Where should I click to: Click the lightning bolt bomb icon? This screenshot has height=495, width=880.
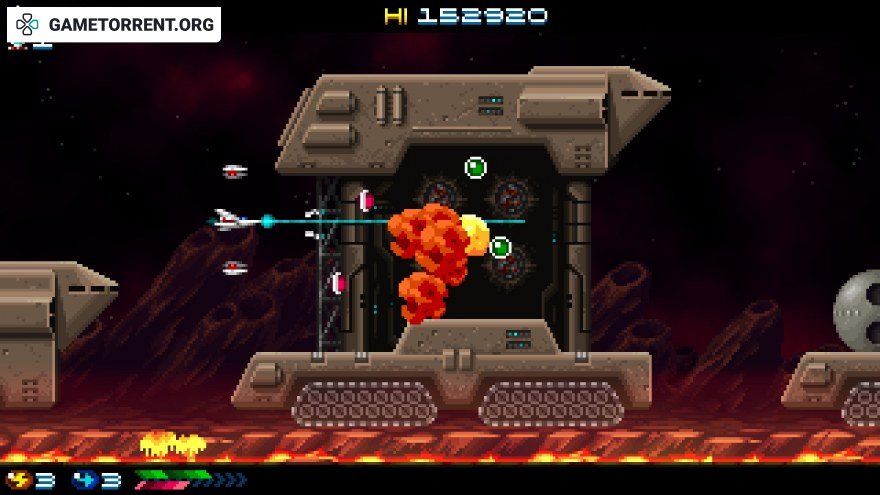click(20, 480)
